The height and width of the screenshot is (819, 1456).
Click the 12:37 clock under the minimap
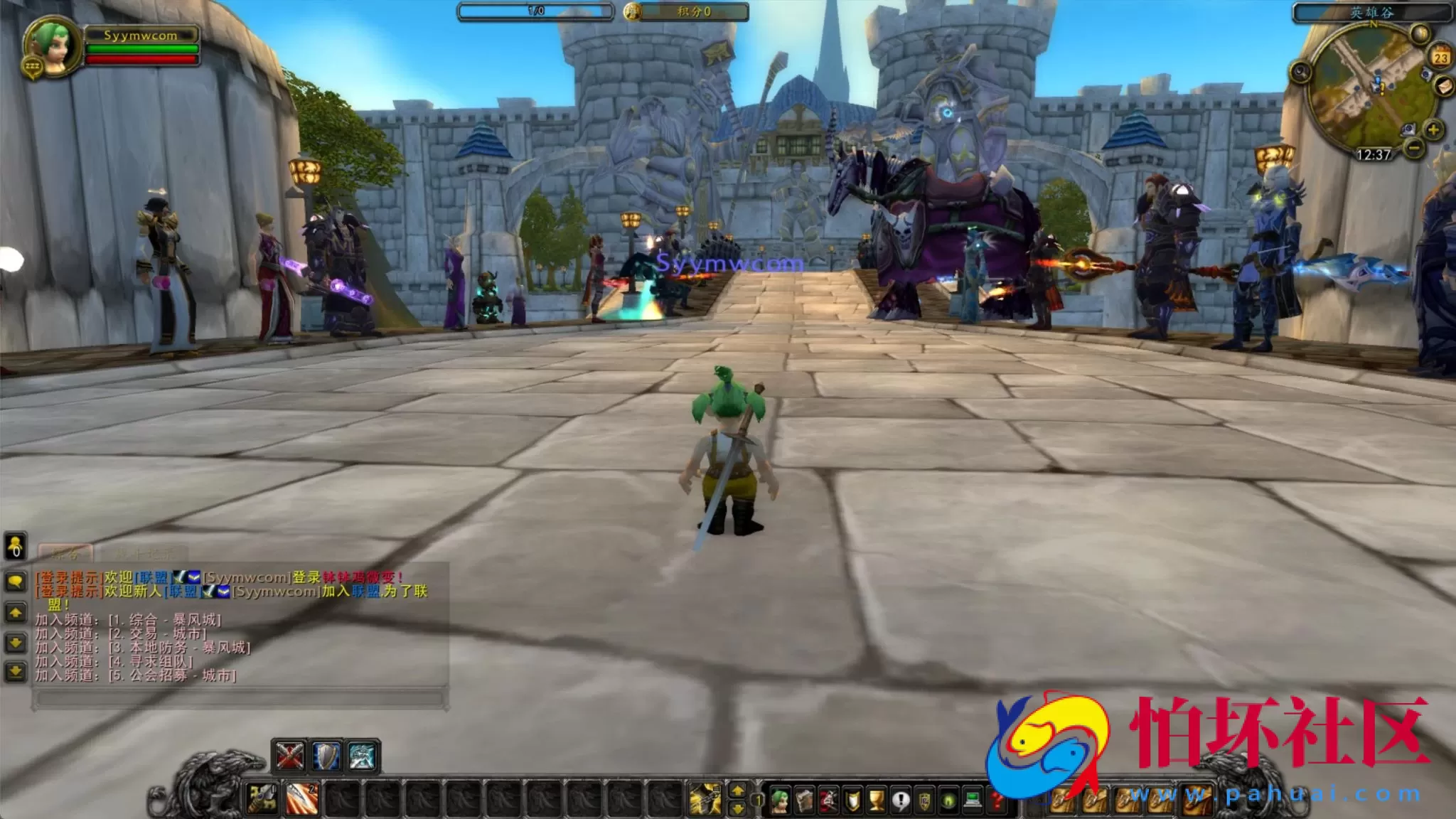1374,154
